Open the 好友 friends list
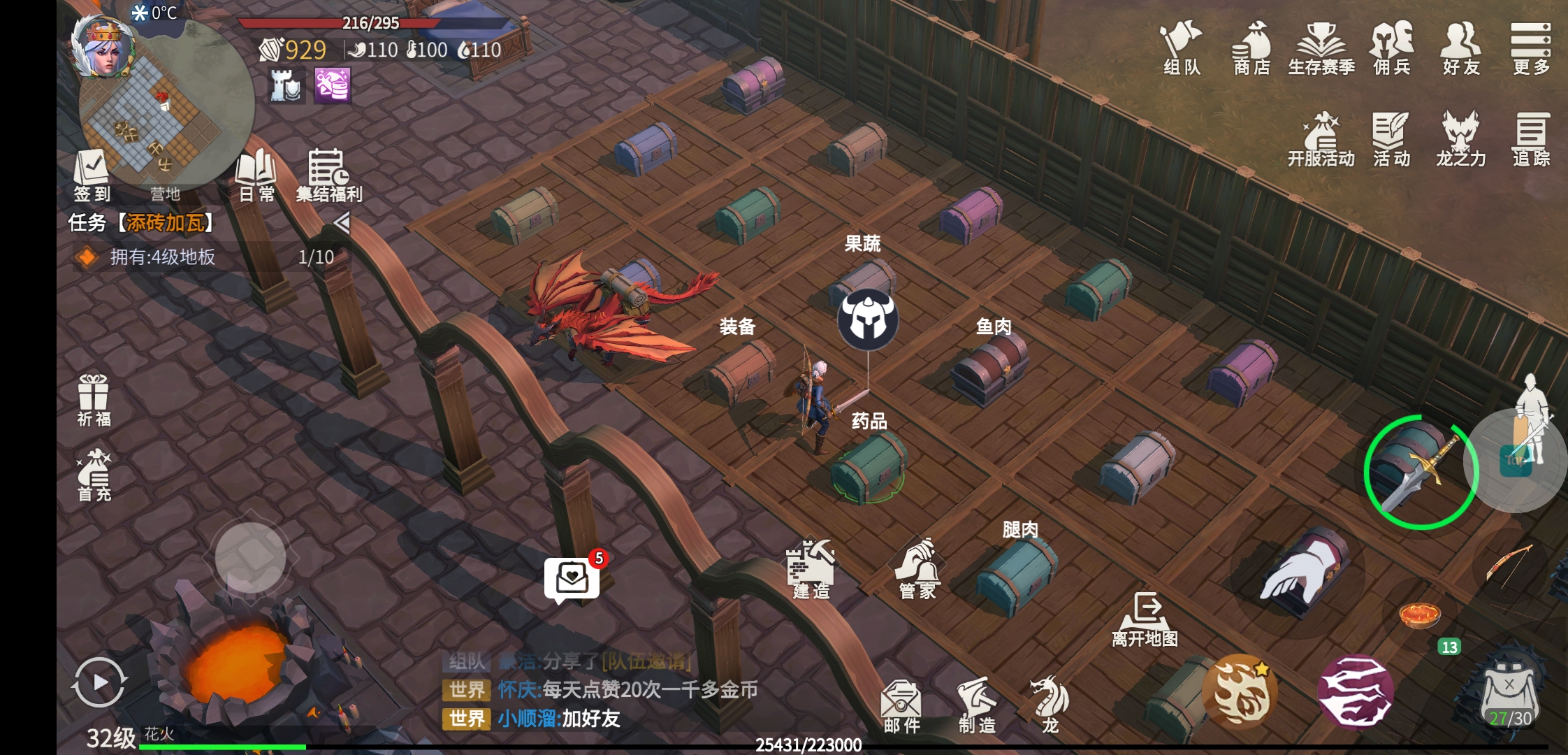 click(1460, 48)
